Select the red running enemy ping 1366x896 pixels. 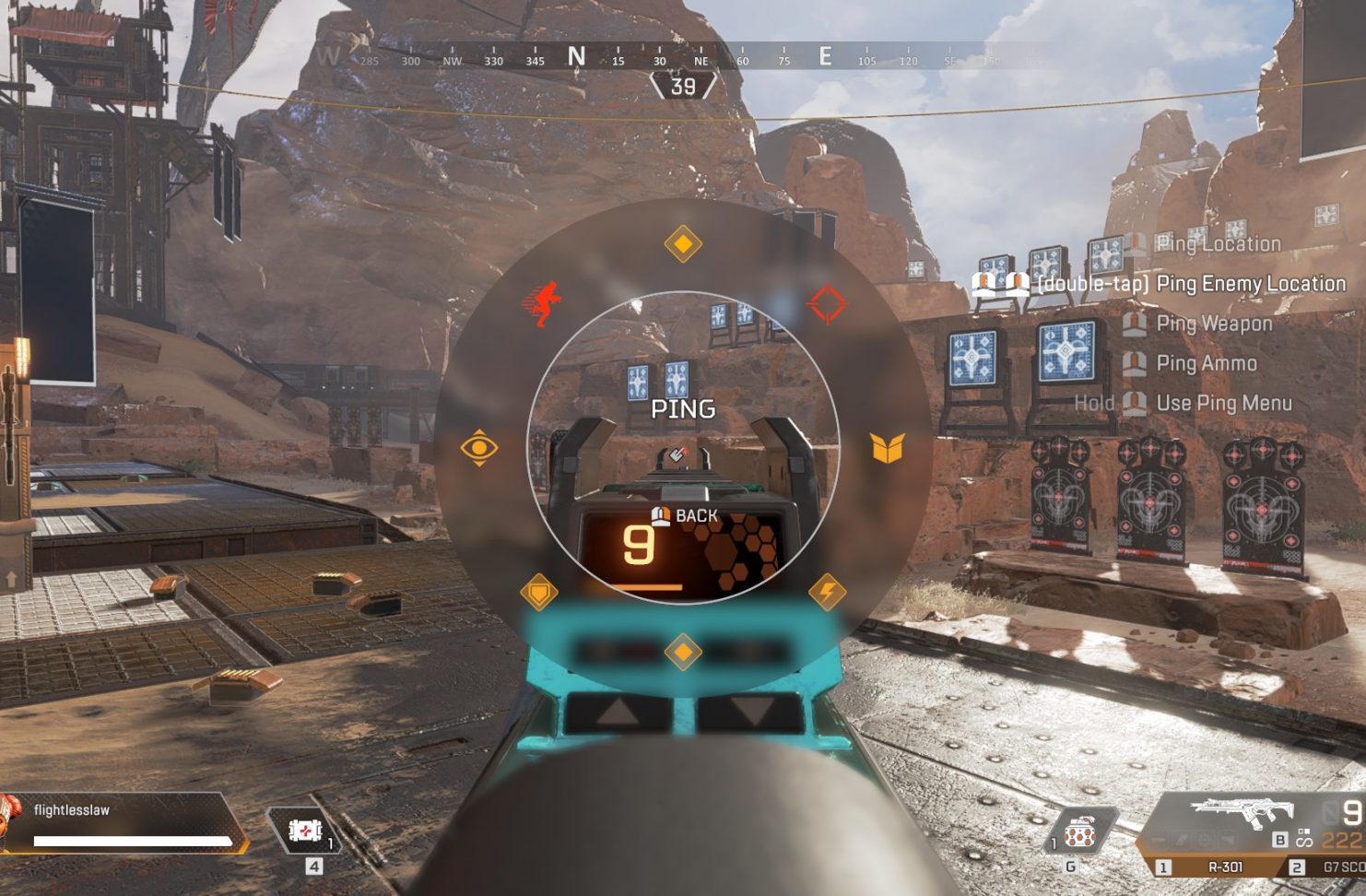pyautogui.click(x=543, y=304)
